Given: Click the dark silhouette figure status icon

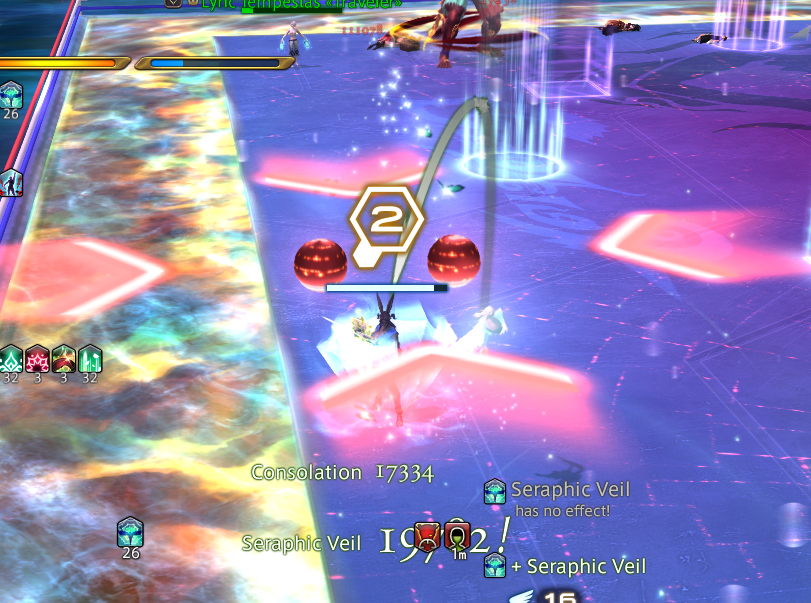Looking at the screenshot, I should 11,183.
